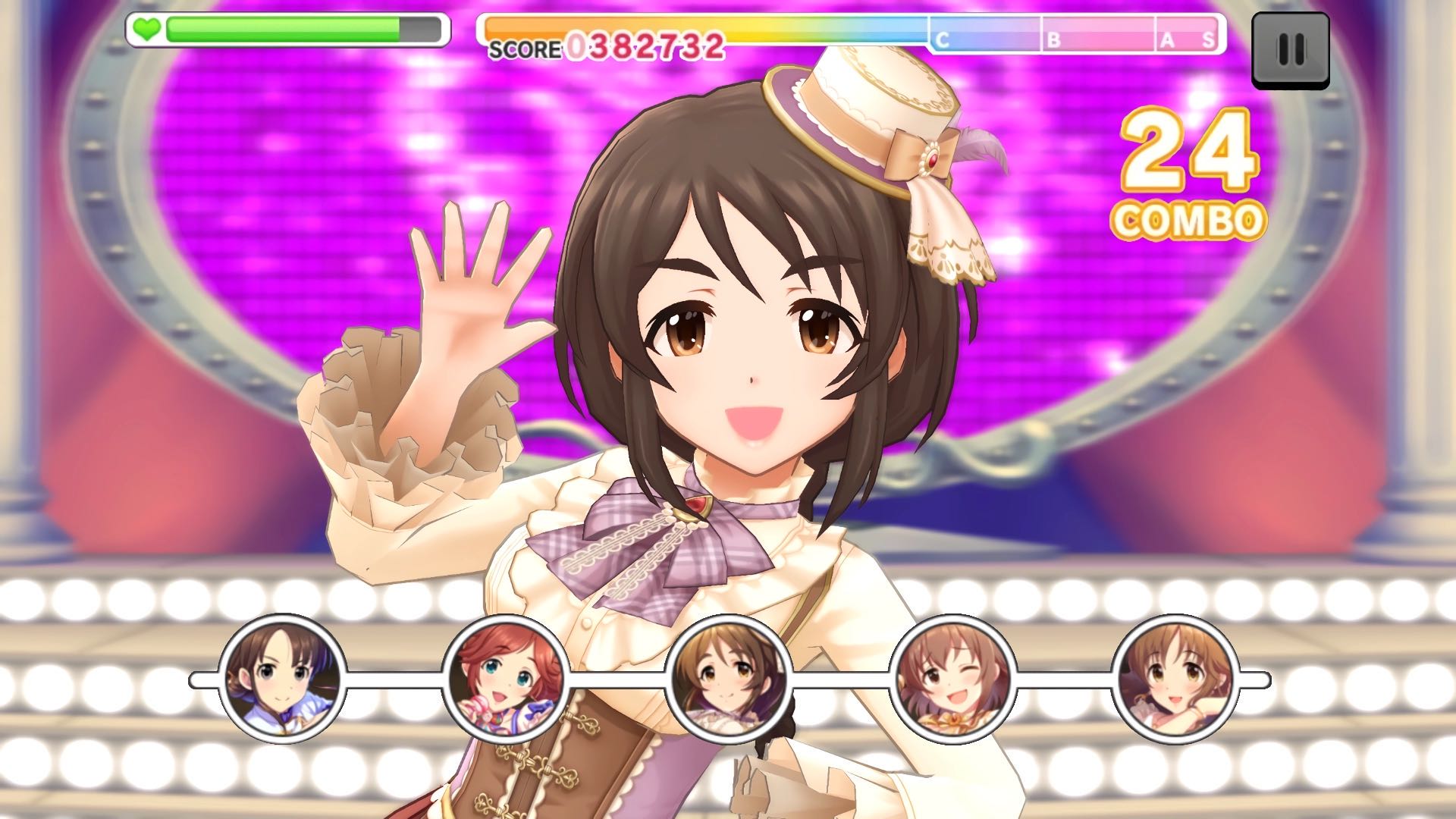Tap the center brown-haired idol portrait
The width and height of the screenshot is (1456, 819).
tap(729, 678)
